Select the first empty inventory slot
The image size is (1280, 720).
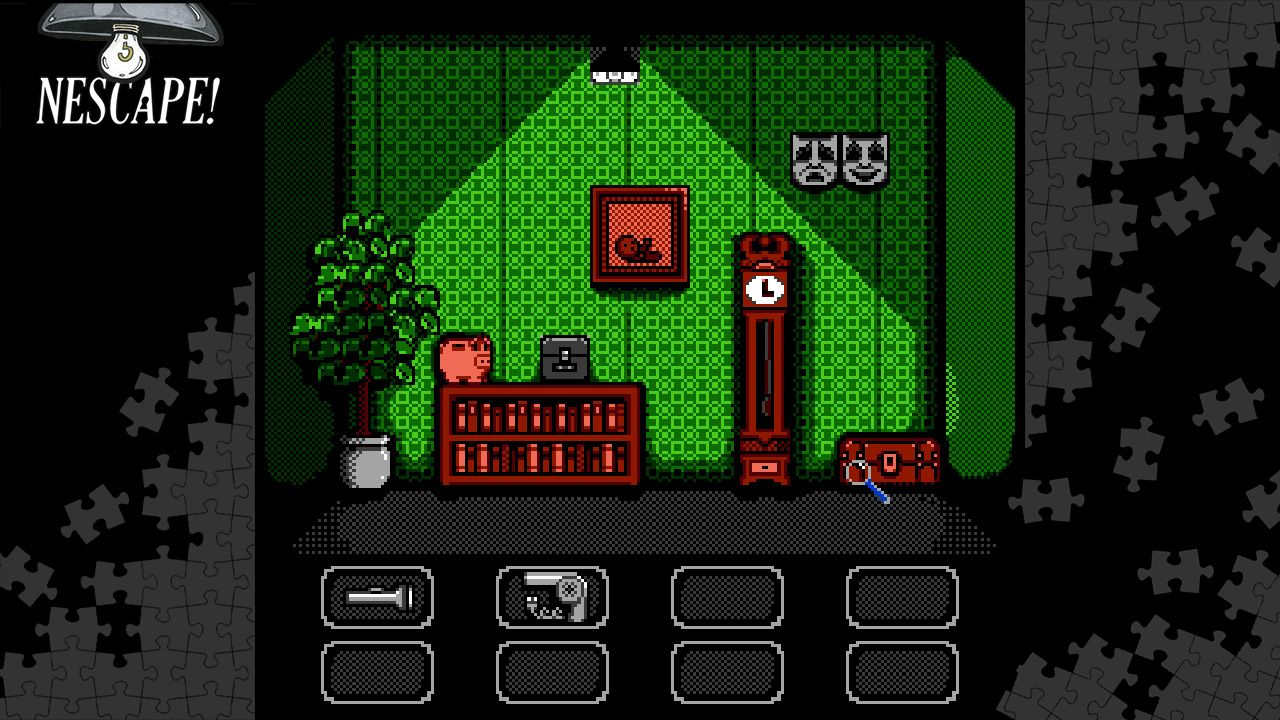[x=728, y=598]
